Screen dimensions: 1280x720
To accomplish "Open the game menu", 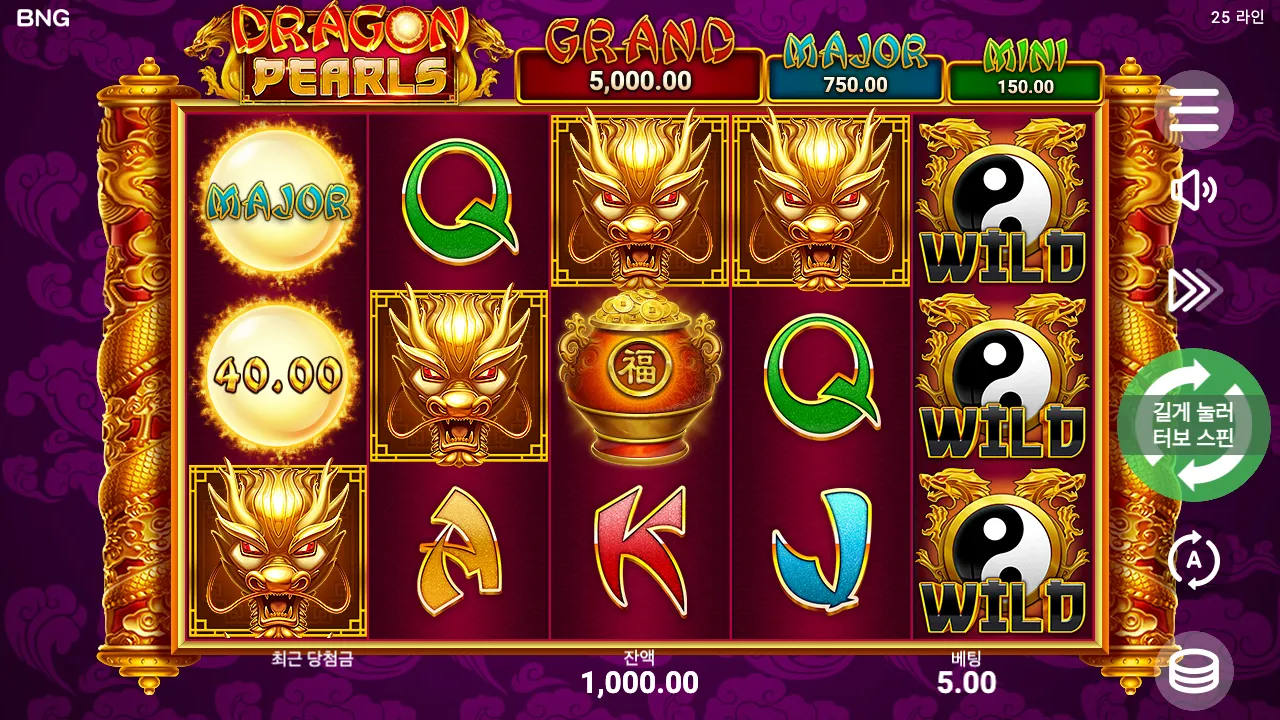I will coord(1197,112).
